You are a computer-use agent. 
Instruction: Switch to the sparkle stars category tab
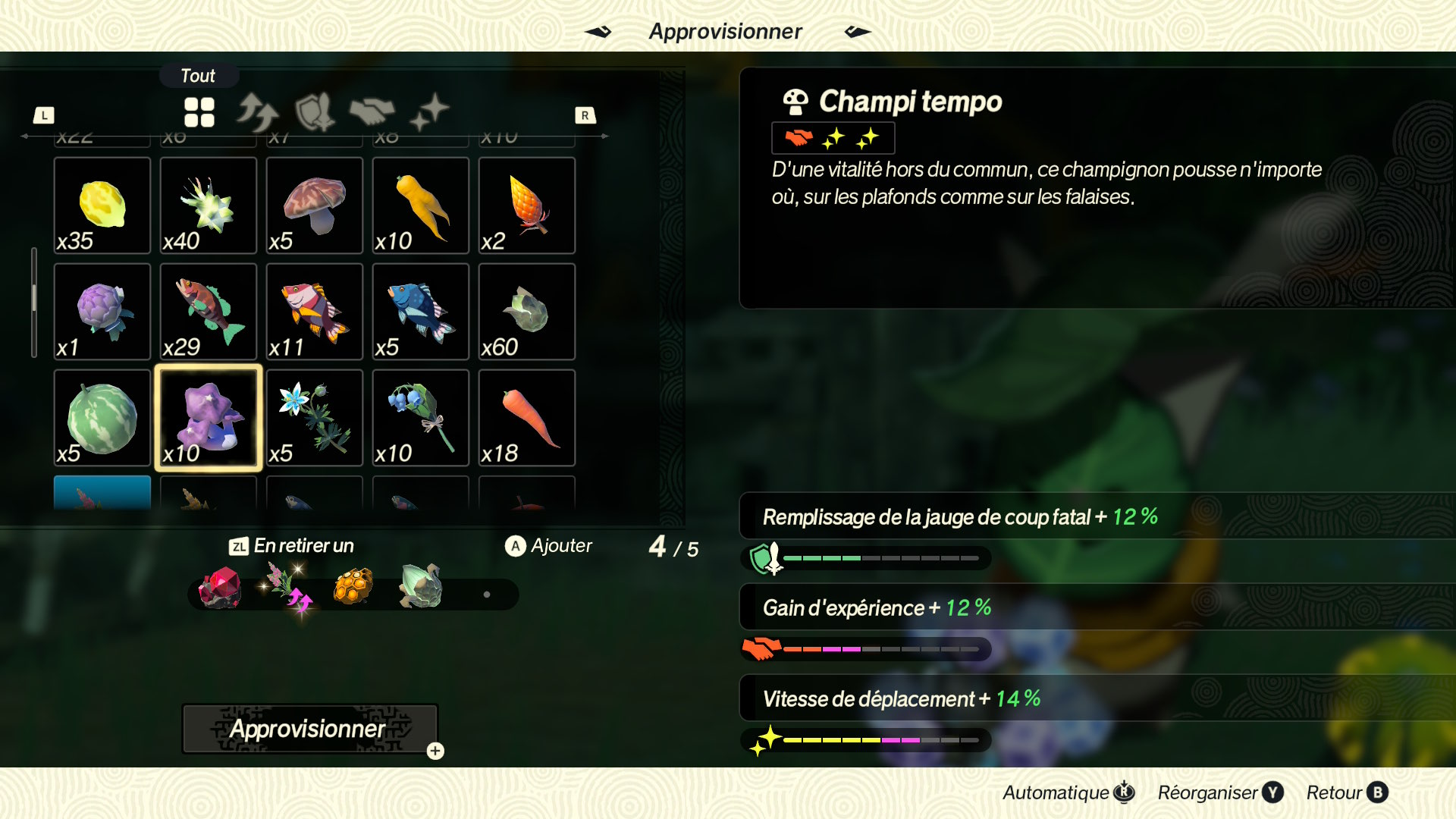pos(429,112)
